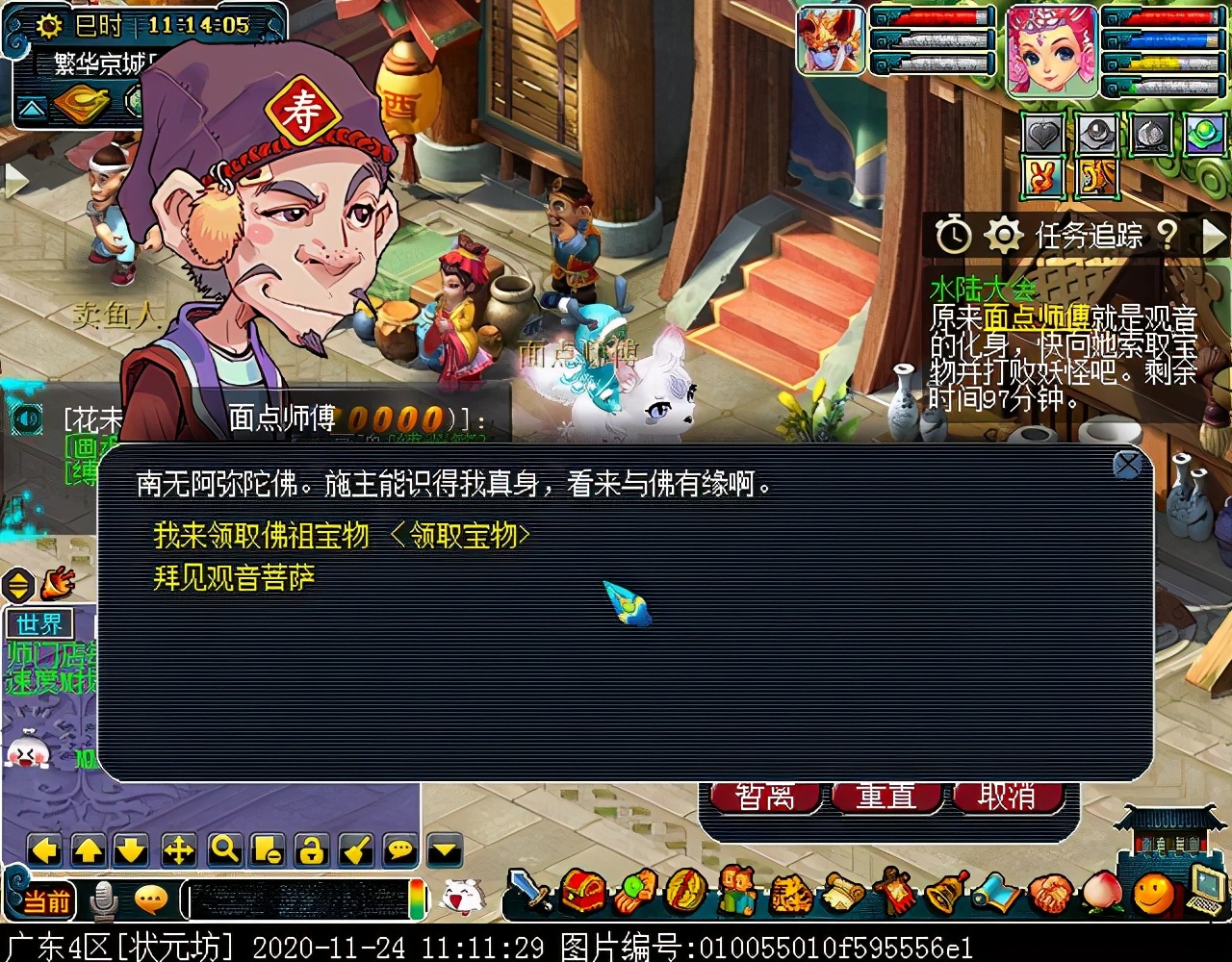Collapse the navigation toolbar with yellow arrow
1232x962 pixels.
coord(443,850)
